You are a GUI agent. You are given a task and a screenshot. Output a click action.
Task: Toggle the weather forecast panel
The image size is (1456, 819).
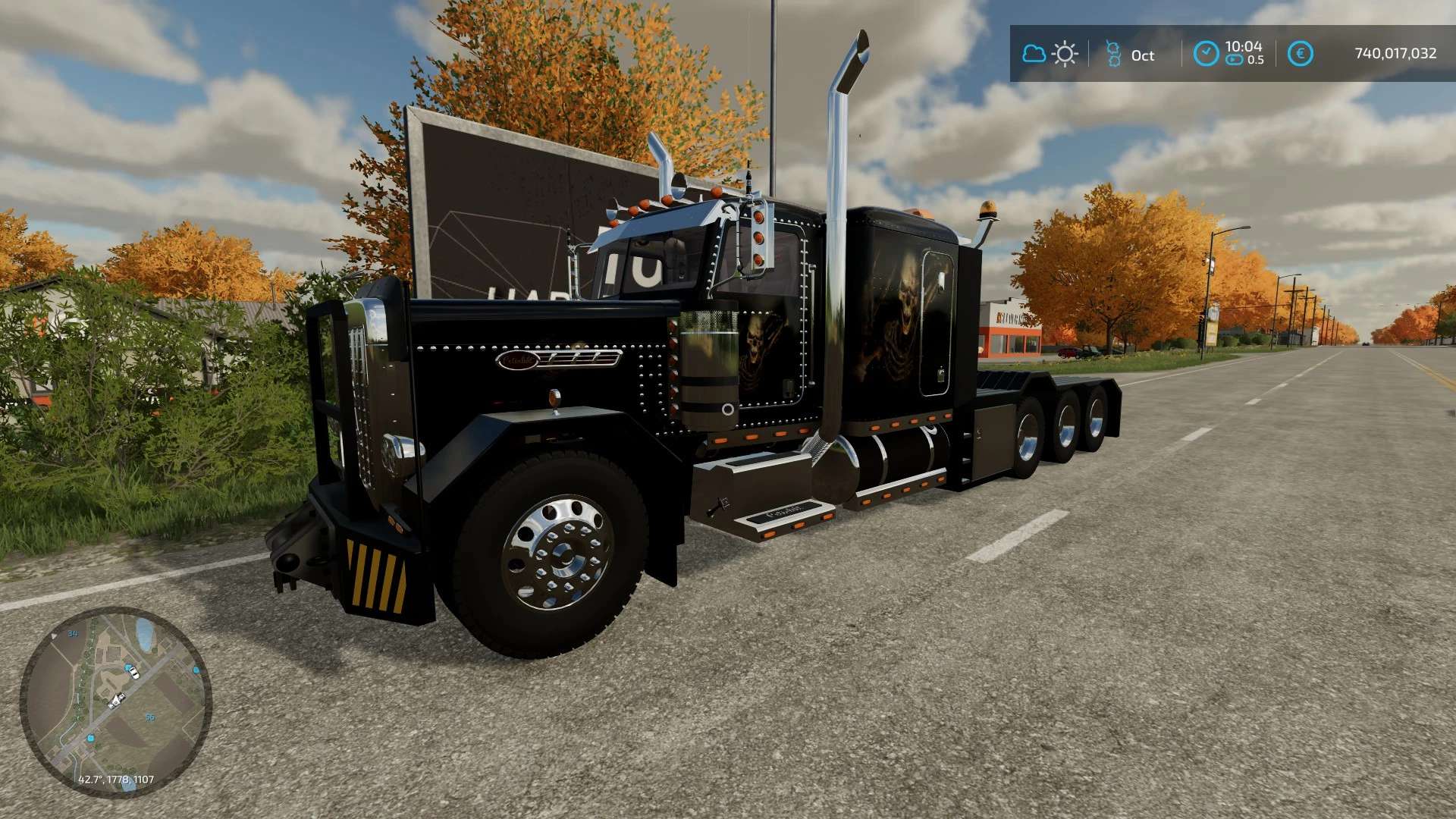(x=1049, y=54)
